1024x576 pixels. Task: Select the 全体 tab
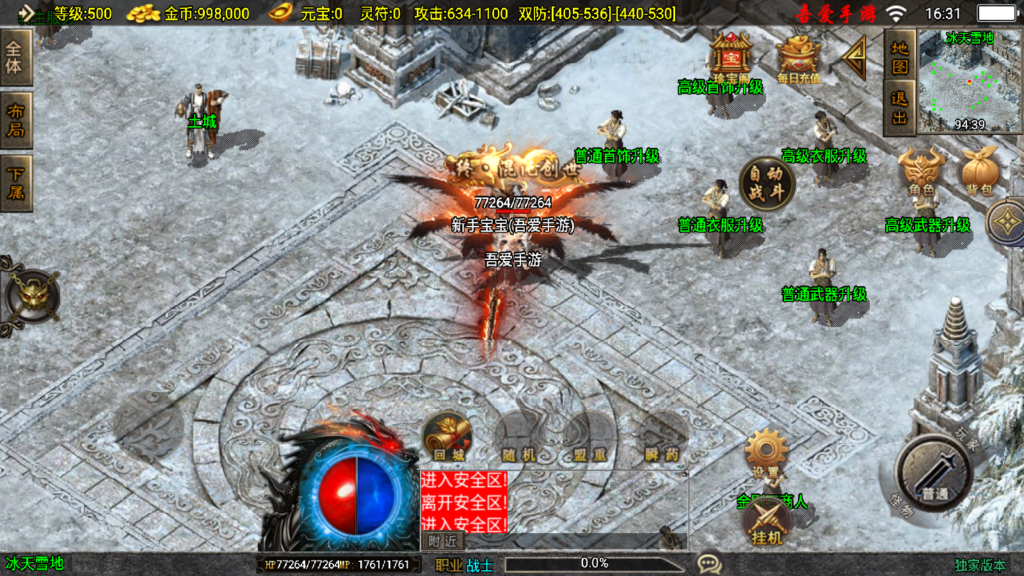pos(16,58)
